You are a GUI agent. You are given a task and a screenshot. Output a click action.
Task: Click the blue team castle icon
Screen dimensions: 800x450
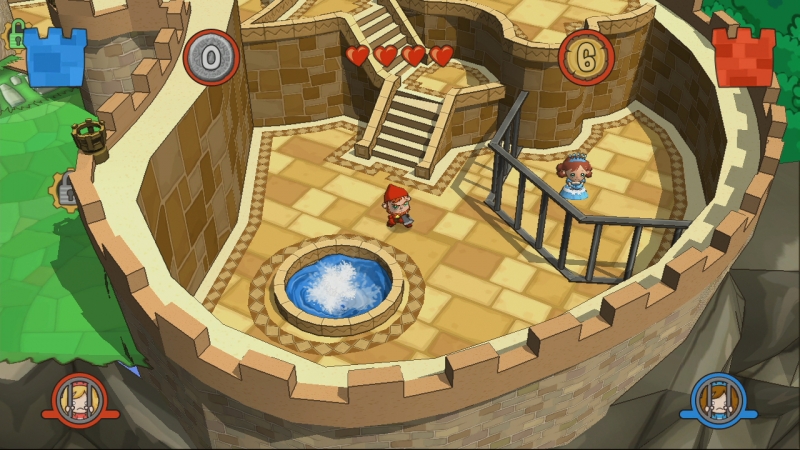coord(56,57)
